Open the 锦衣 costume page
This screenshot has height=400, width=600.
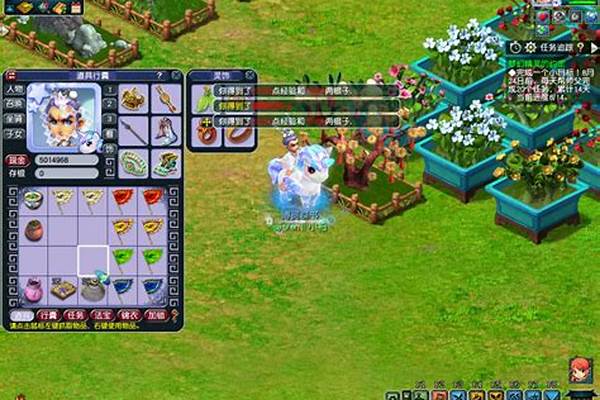point(128,315)
